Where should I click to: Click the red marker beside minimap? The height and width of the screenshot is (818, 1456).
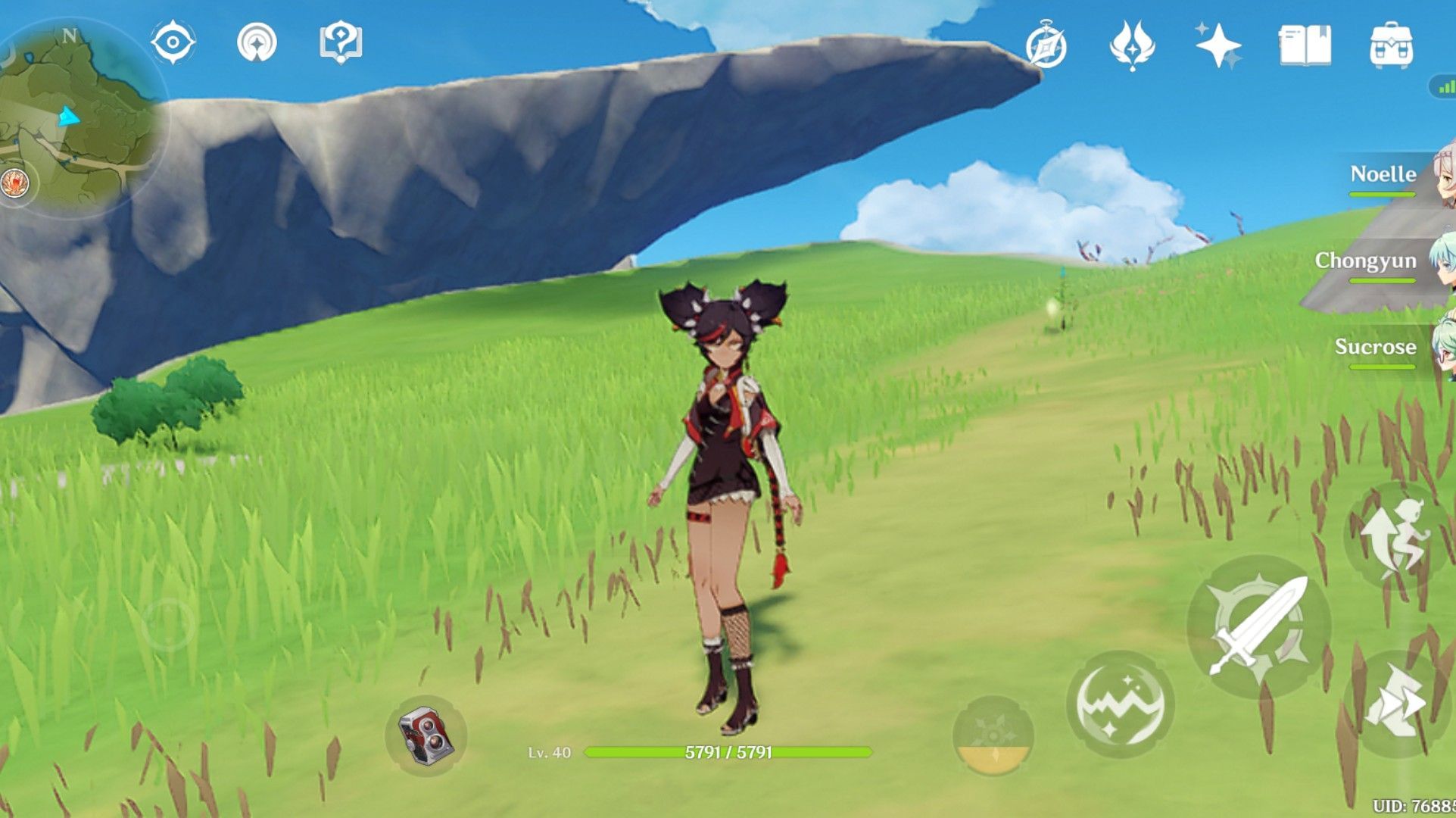click(x=14, y=183)
